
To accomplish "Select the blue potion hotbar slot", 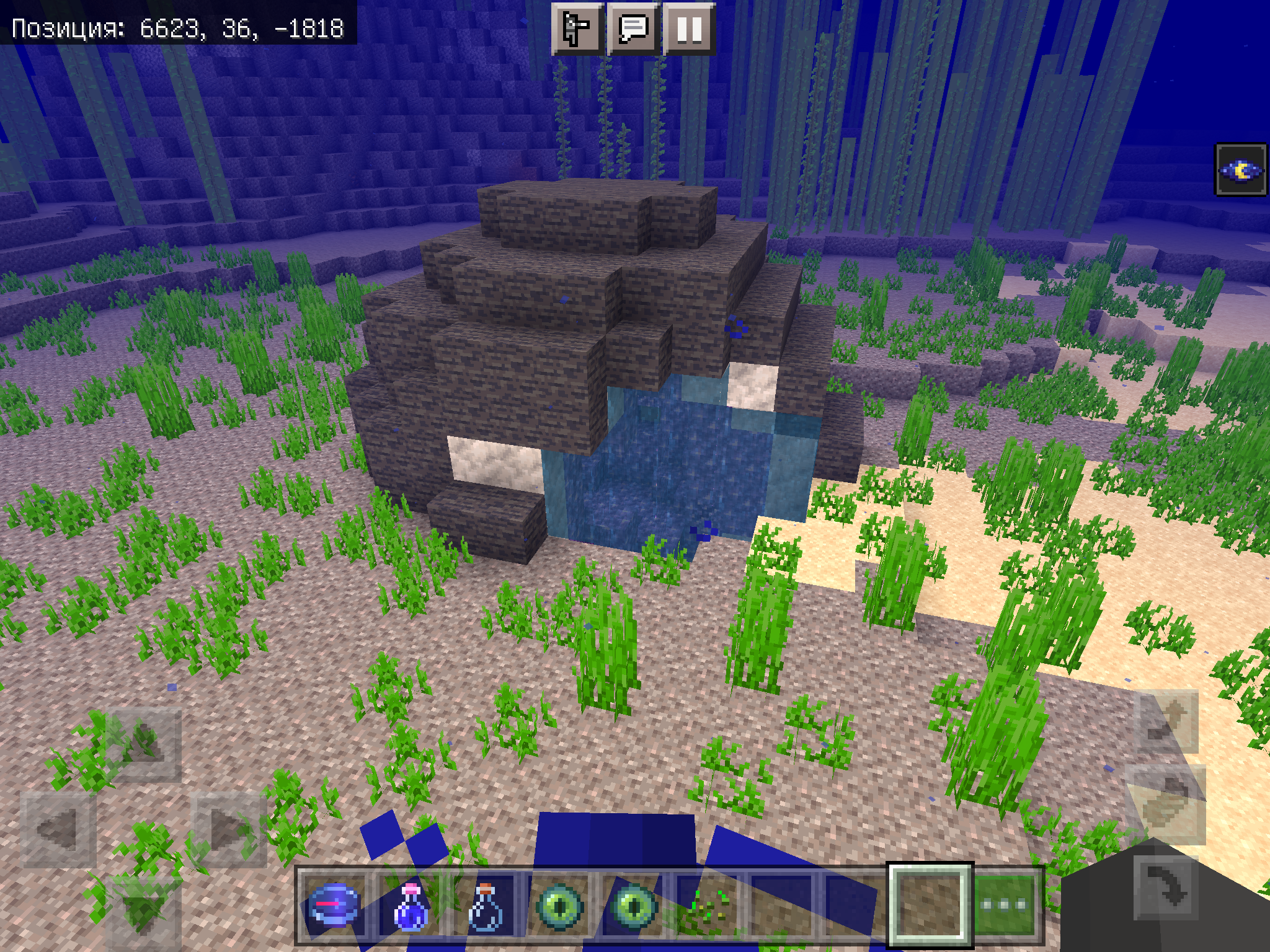I will tap(410, 905).
